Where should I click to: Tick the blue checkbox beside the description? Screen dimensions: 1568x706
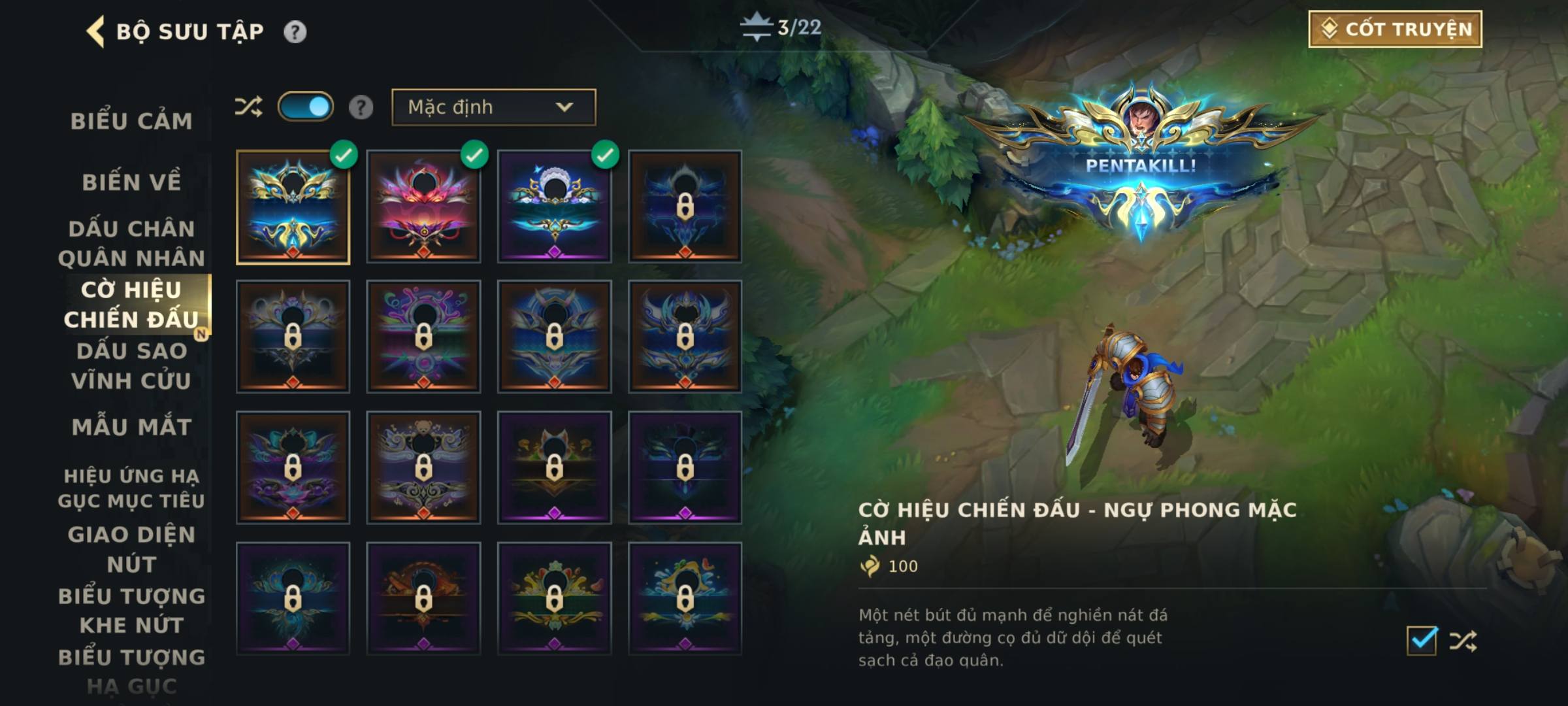pos(1422,641)
